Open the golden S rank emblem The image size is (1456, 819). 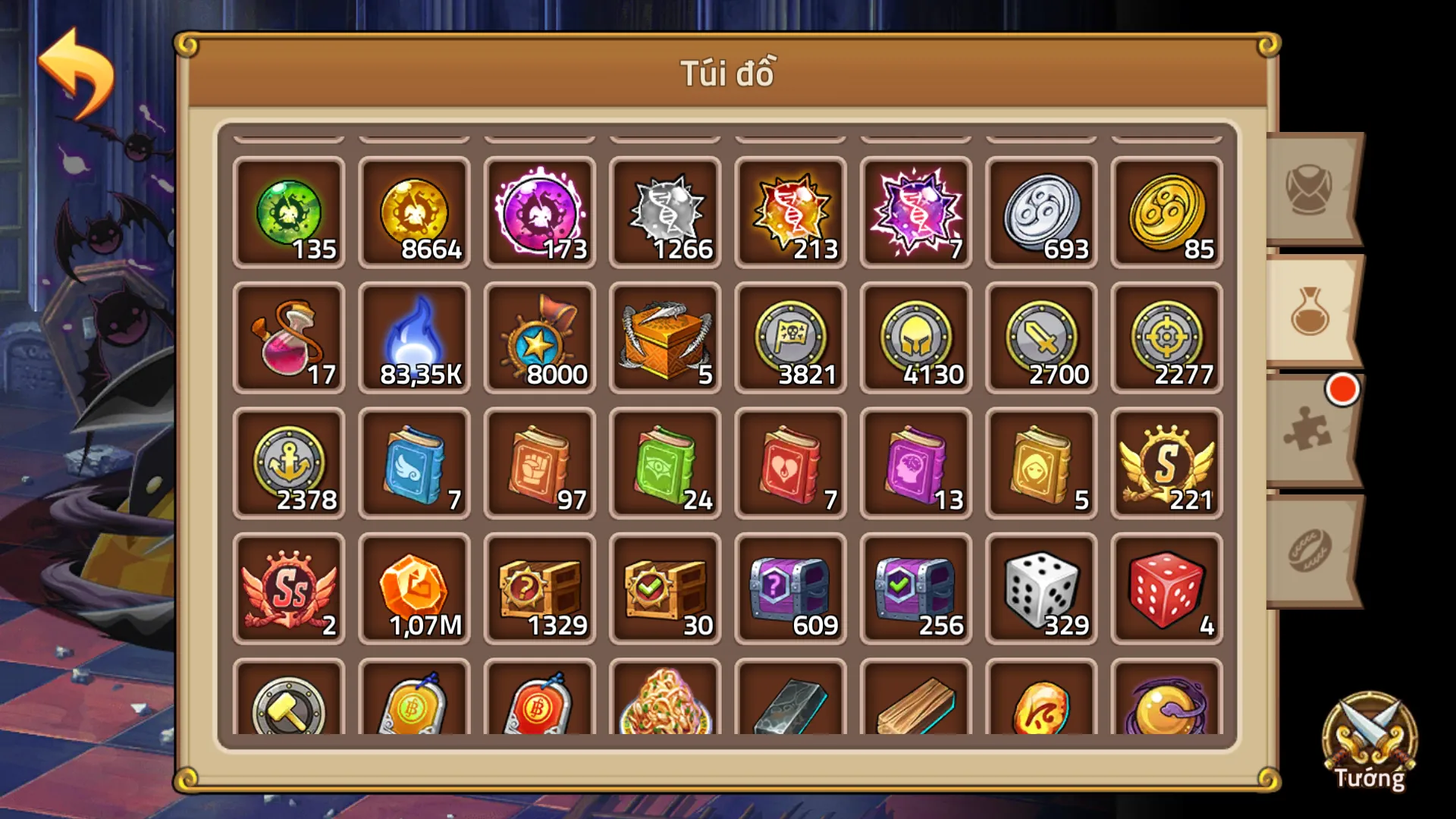[x=1166, y=464]
